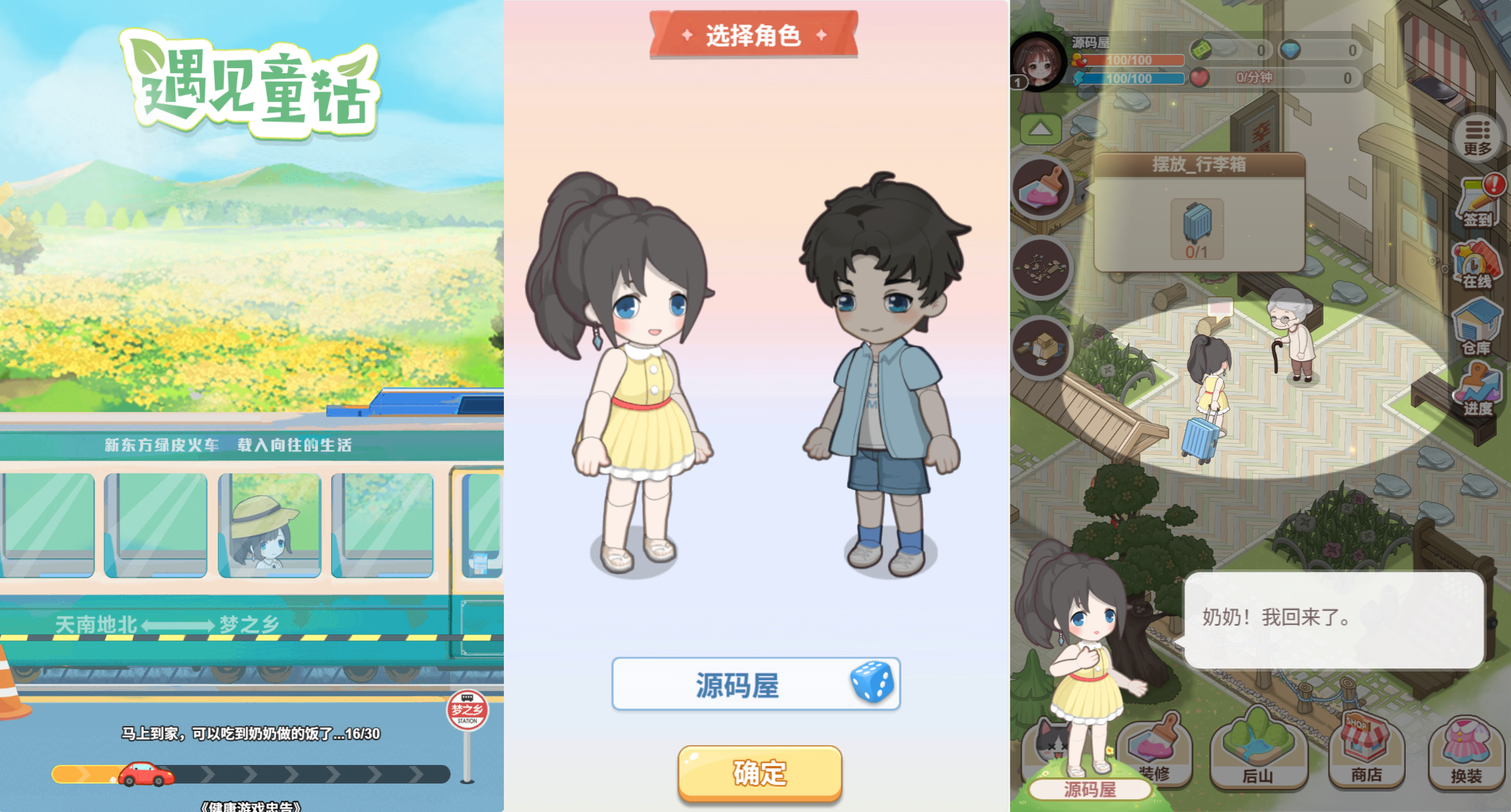Open the 更多 more menu icon
This screenshot has height=812, width=1511.
(x=1478, y=136)
